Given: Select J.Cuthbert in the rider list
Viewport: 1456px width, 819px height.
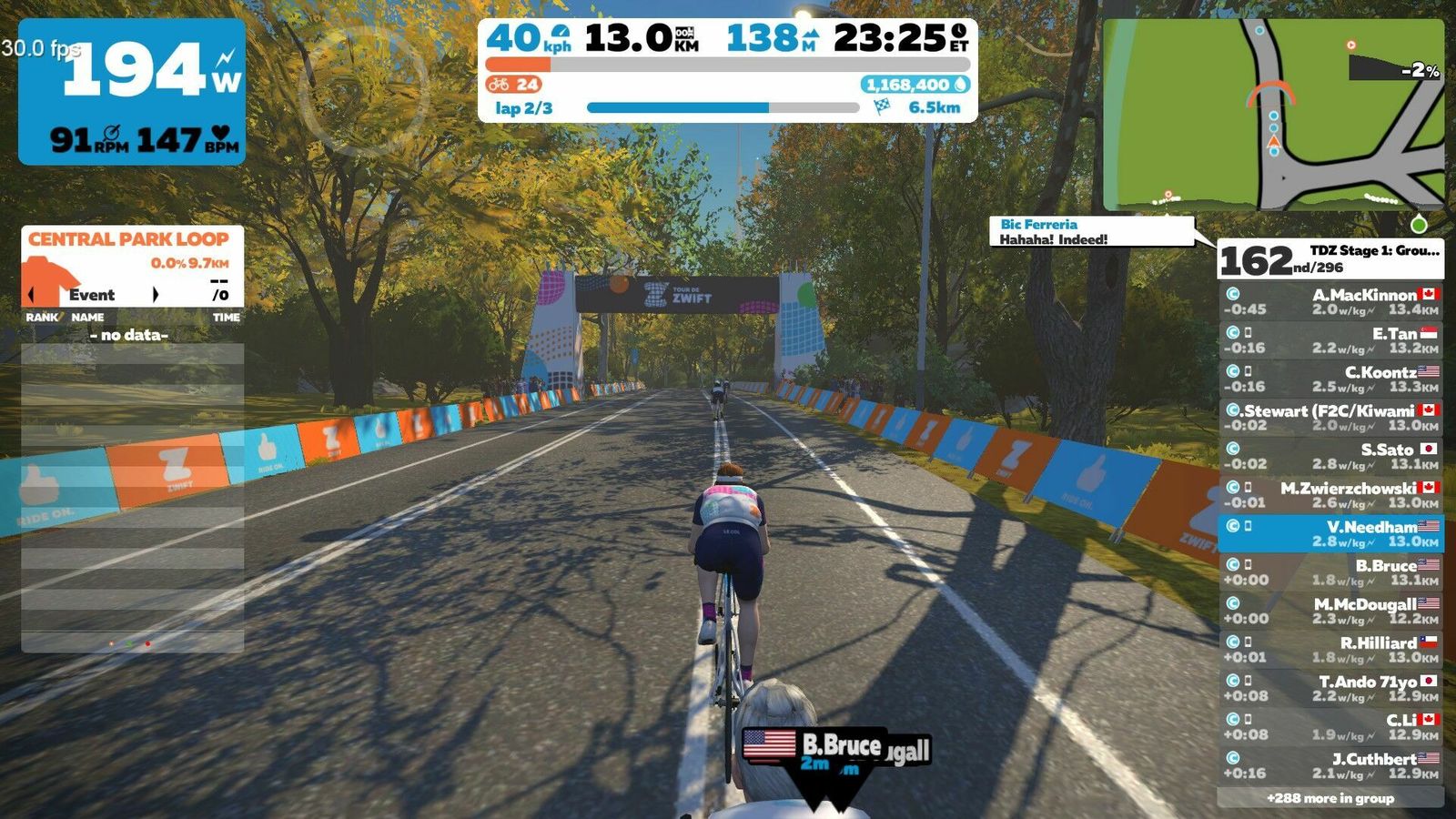Looking at the screenshot, I should (x=1330, y=765).
